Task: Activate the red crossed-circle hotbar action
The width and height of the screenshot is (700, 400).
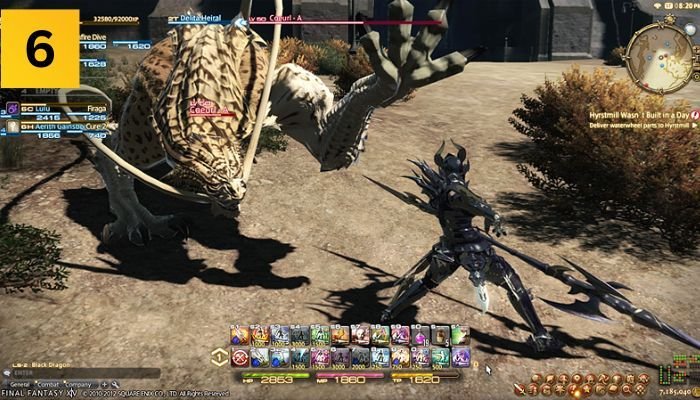Action: coord(240,357)
